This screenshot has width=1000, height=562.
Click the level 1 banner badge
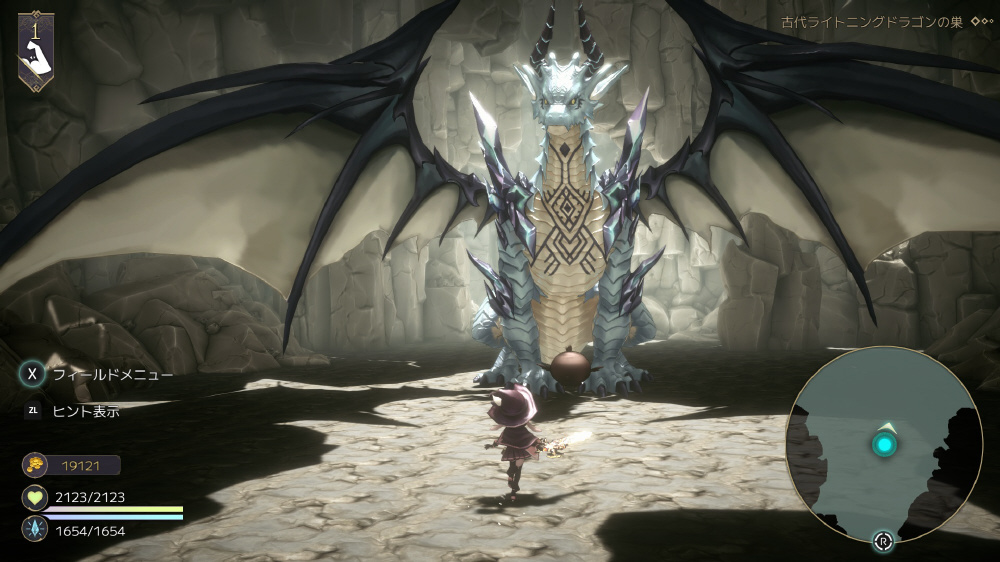coord(36,50)
